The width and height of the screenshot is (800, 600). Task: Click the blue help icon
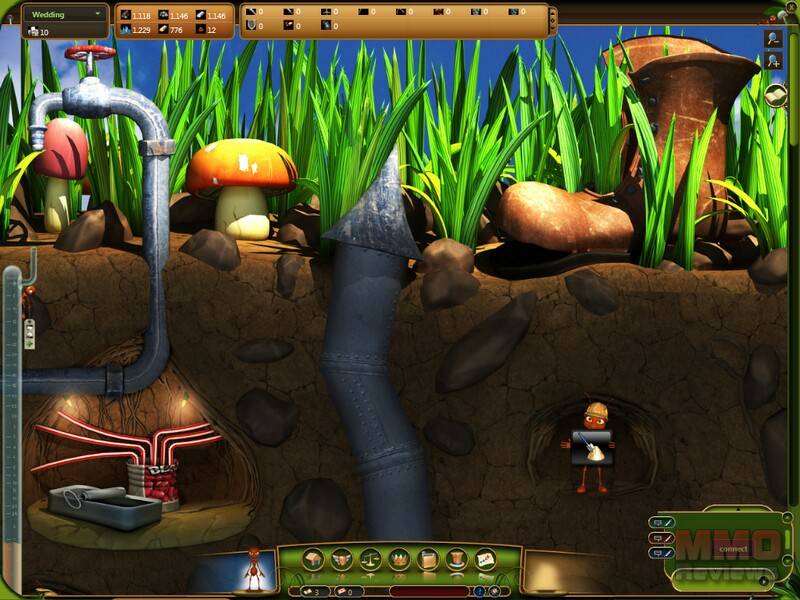tap(481, 591)
